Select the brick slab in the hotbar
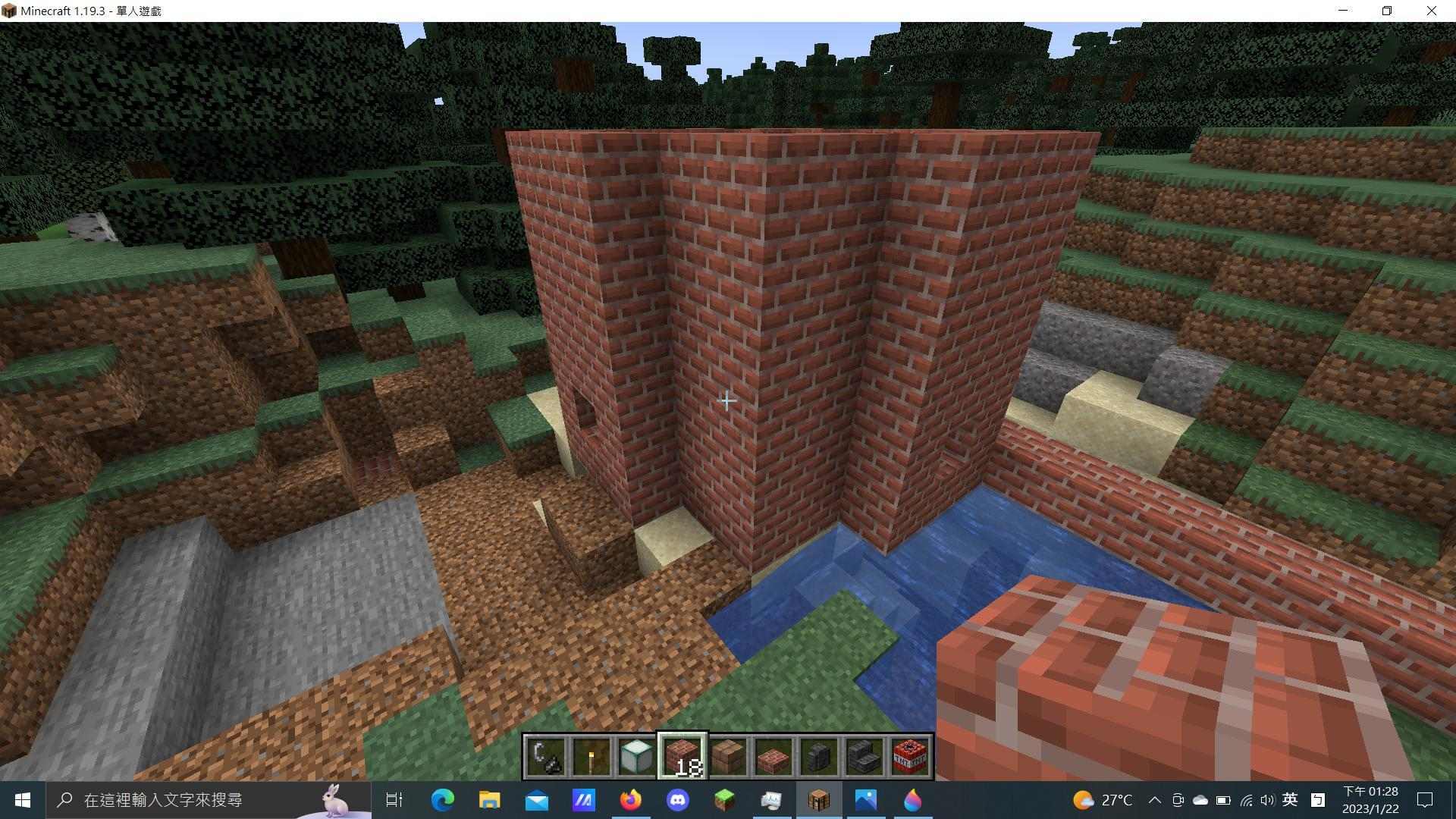The image size is (1456, 819). pyautogui.click(x=773, y=755)
